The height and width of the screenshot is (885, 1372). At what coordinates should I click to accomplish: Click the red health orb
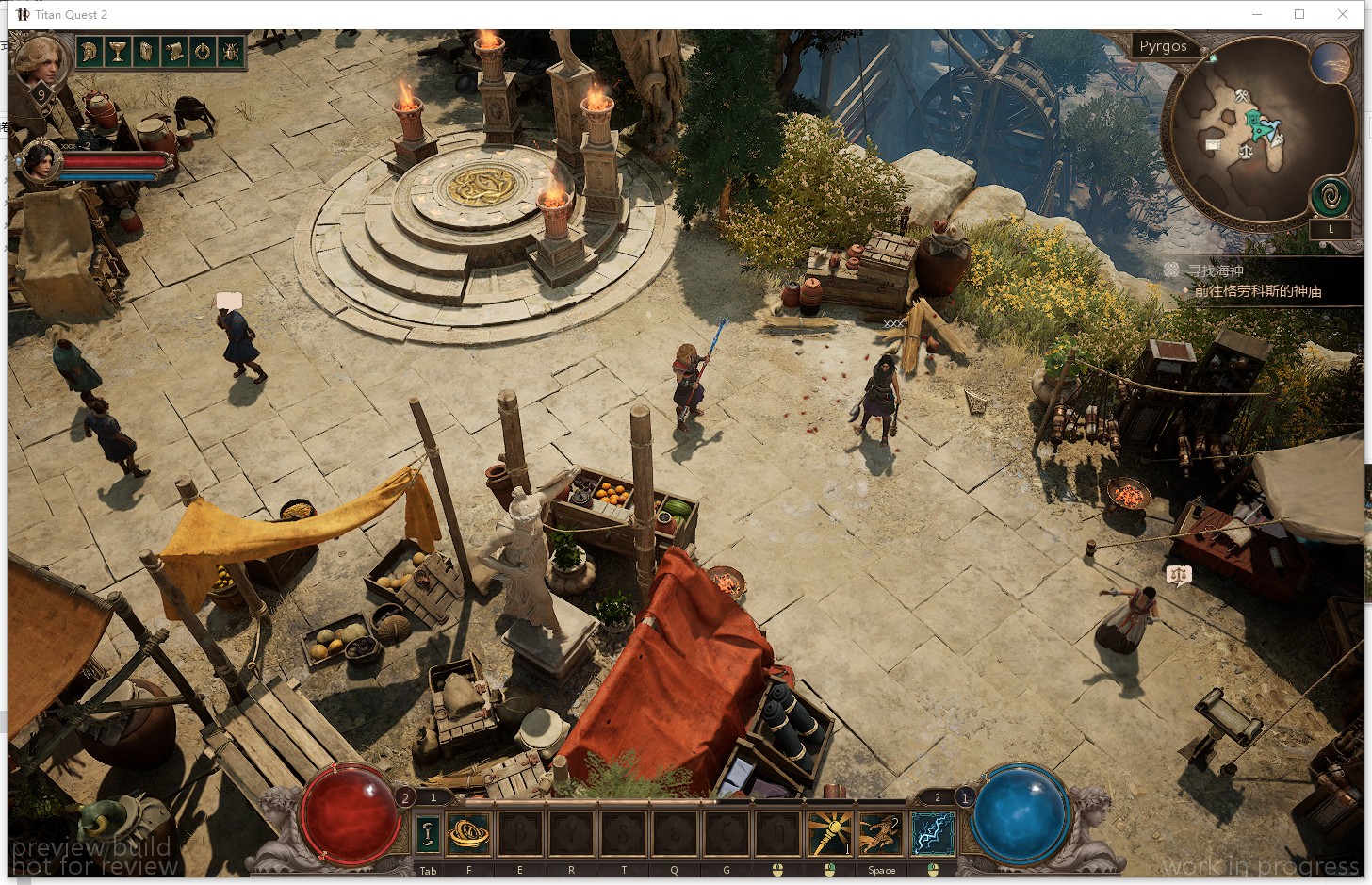(351, 815)
